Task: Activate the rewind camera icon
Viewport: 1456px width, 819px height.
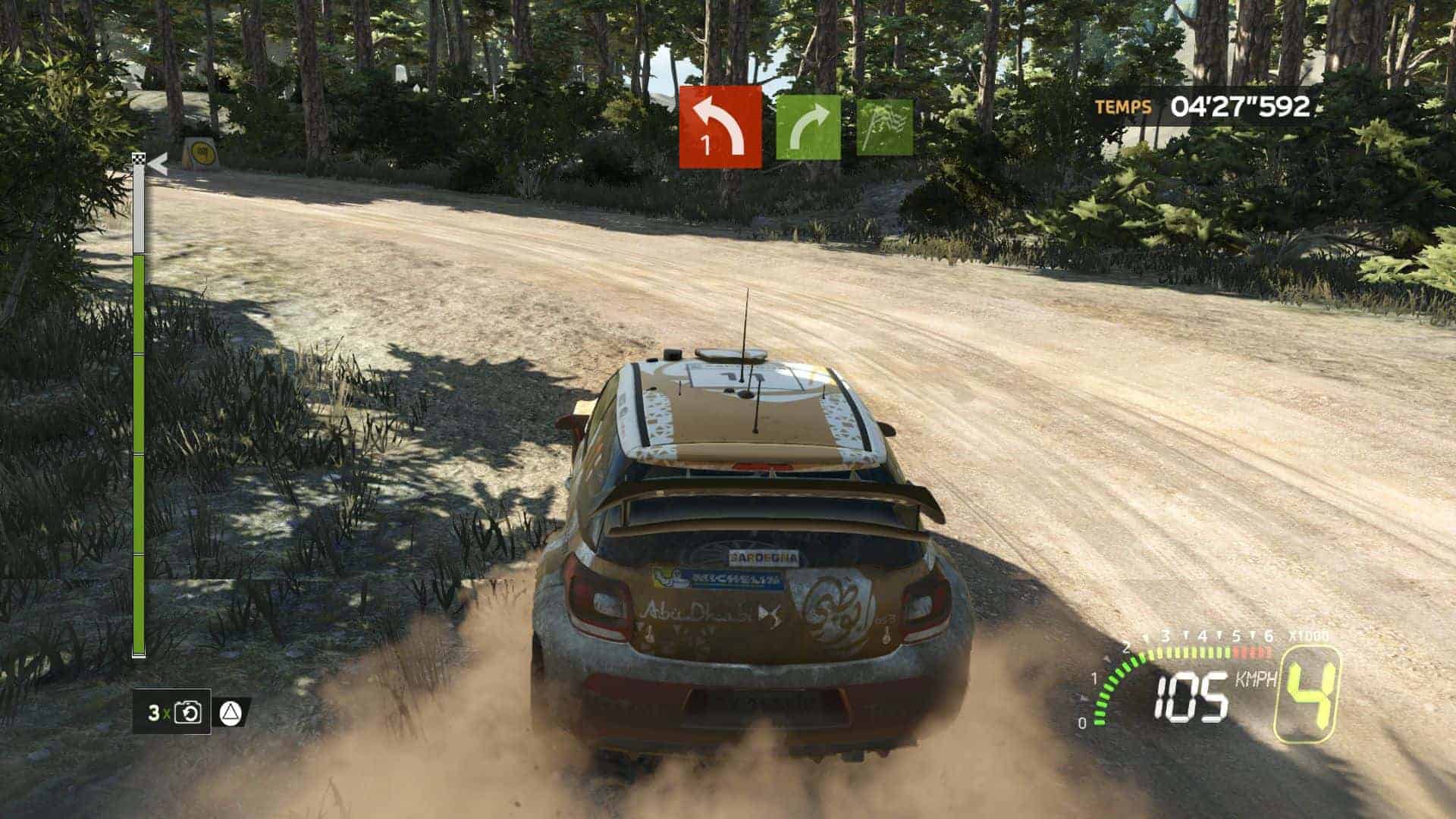Action: click(x=187, y=712)
